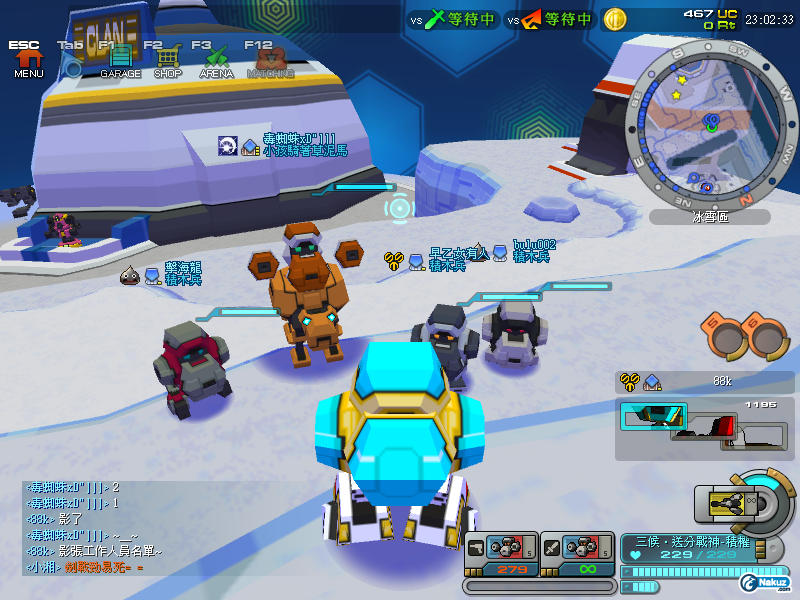The height and width of the screenshot is (600, 800).
Task: Select the cyan highlighted robot in the squad panel
Action: click(654, 415)
